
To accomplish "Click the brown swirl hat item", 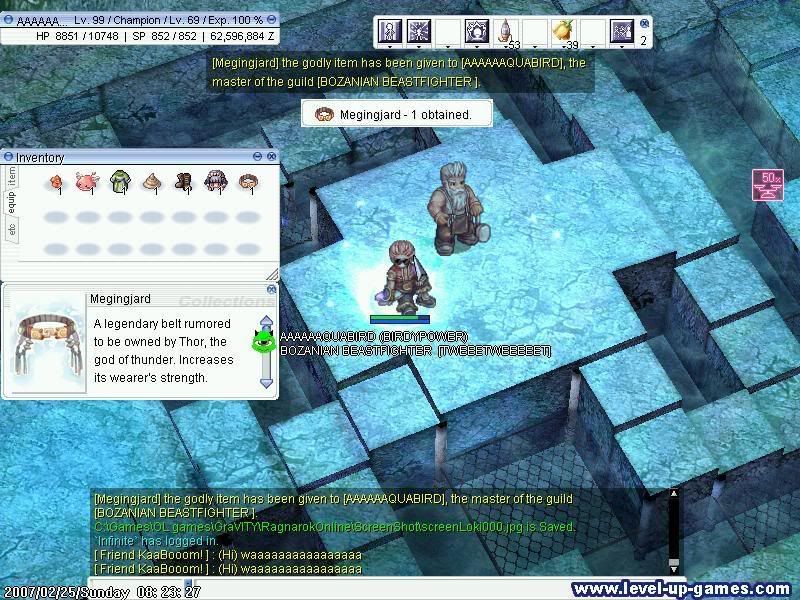I will tap(152, 181).
